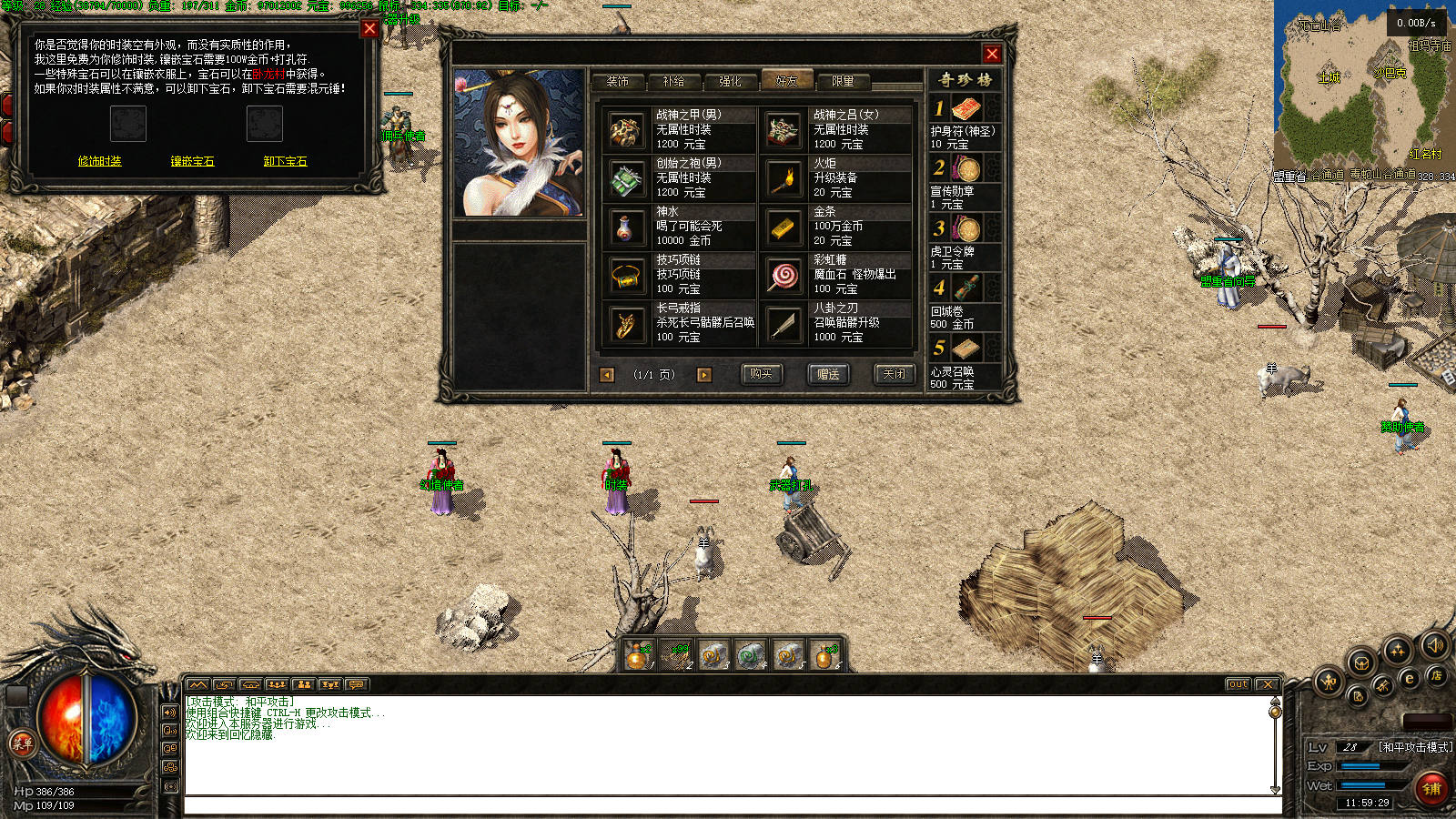Switch to the 装饰 shop tab
Screen dimensions: 1456x819
618,81
